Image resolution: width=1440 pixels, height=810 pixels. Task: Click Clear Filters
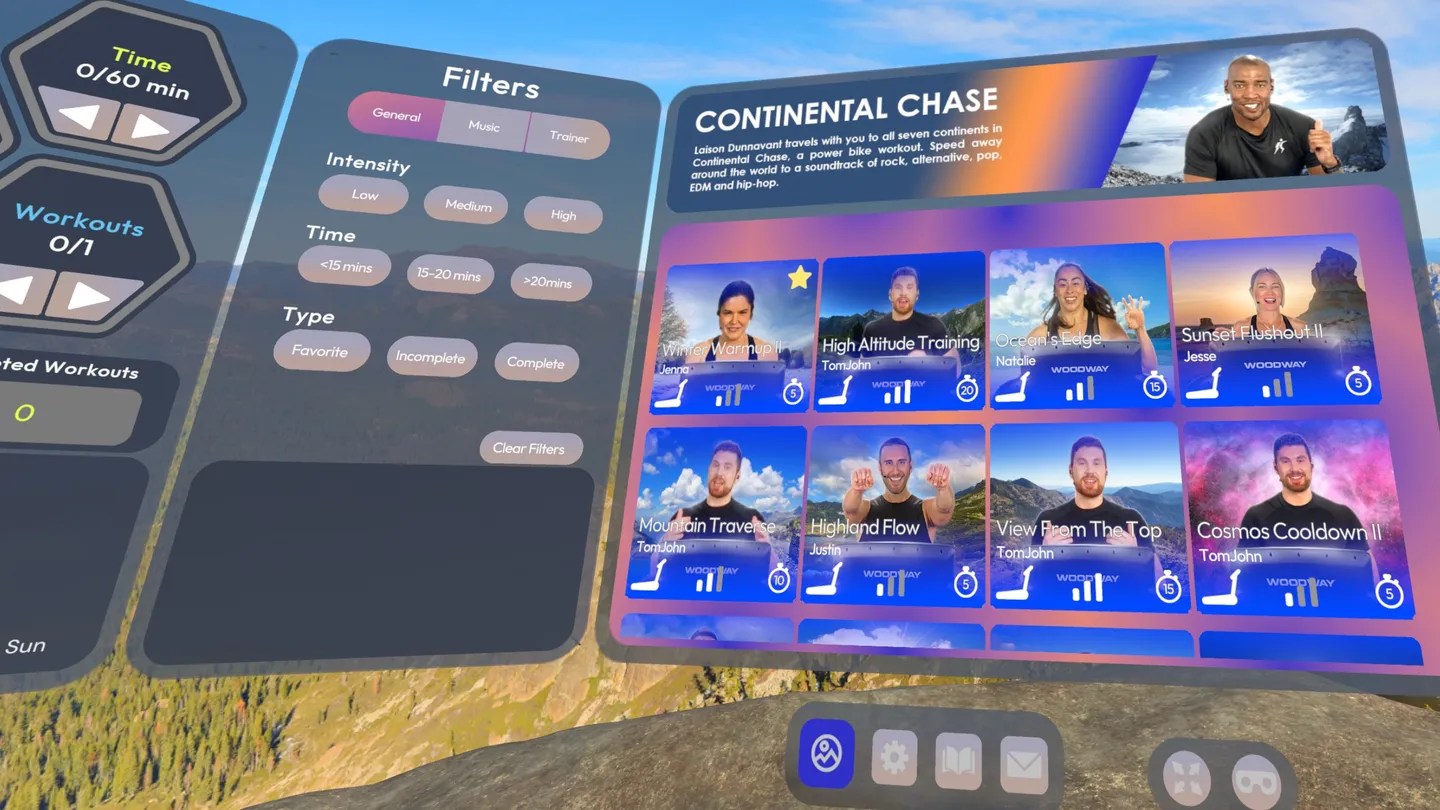pos(531,447)
